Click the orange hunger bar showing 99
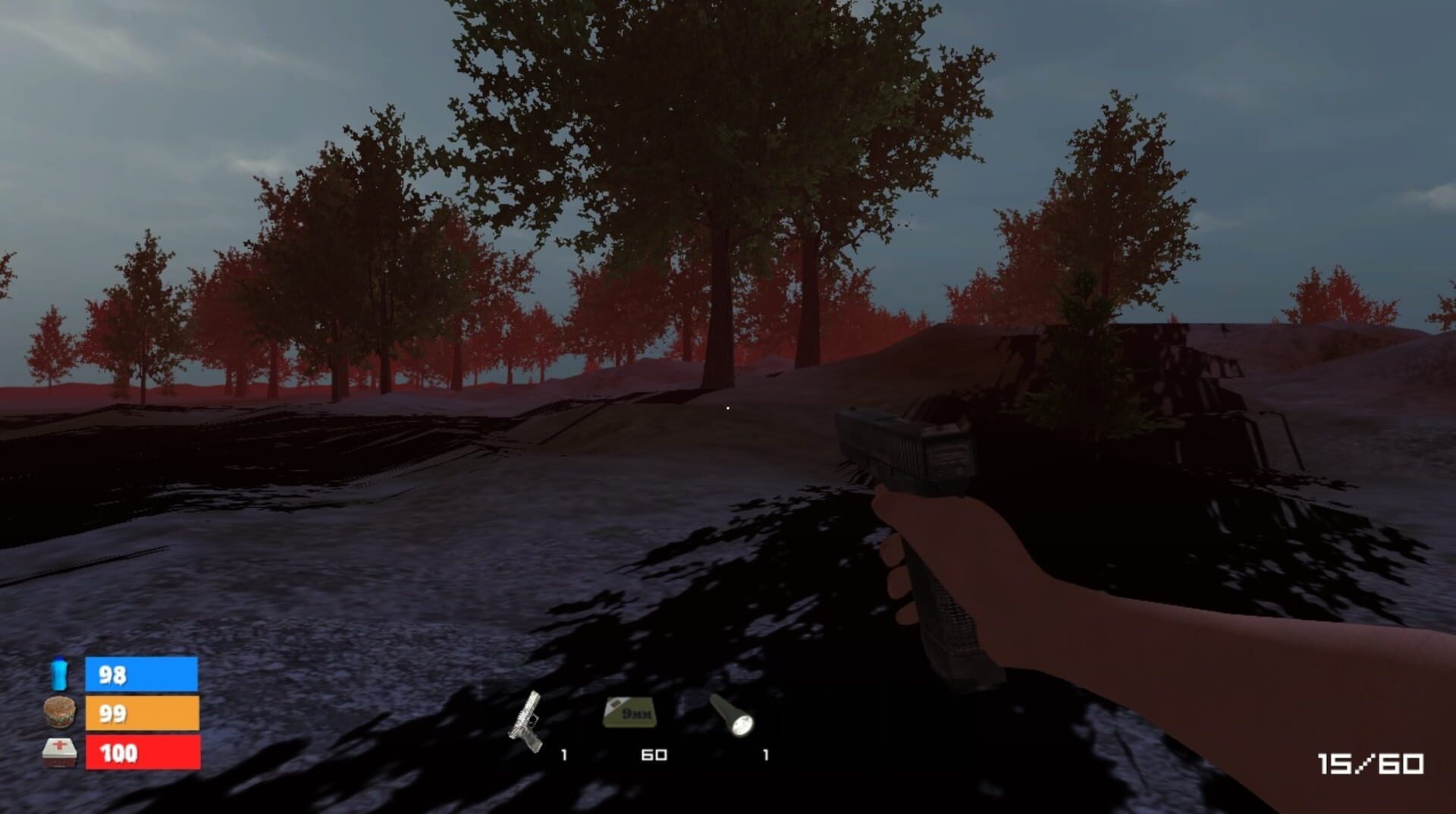Viewport: 1456px width, 814px height. coord(140,714)
